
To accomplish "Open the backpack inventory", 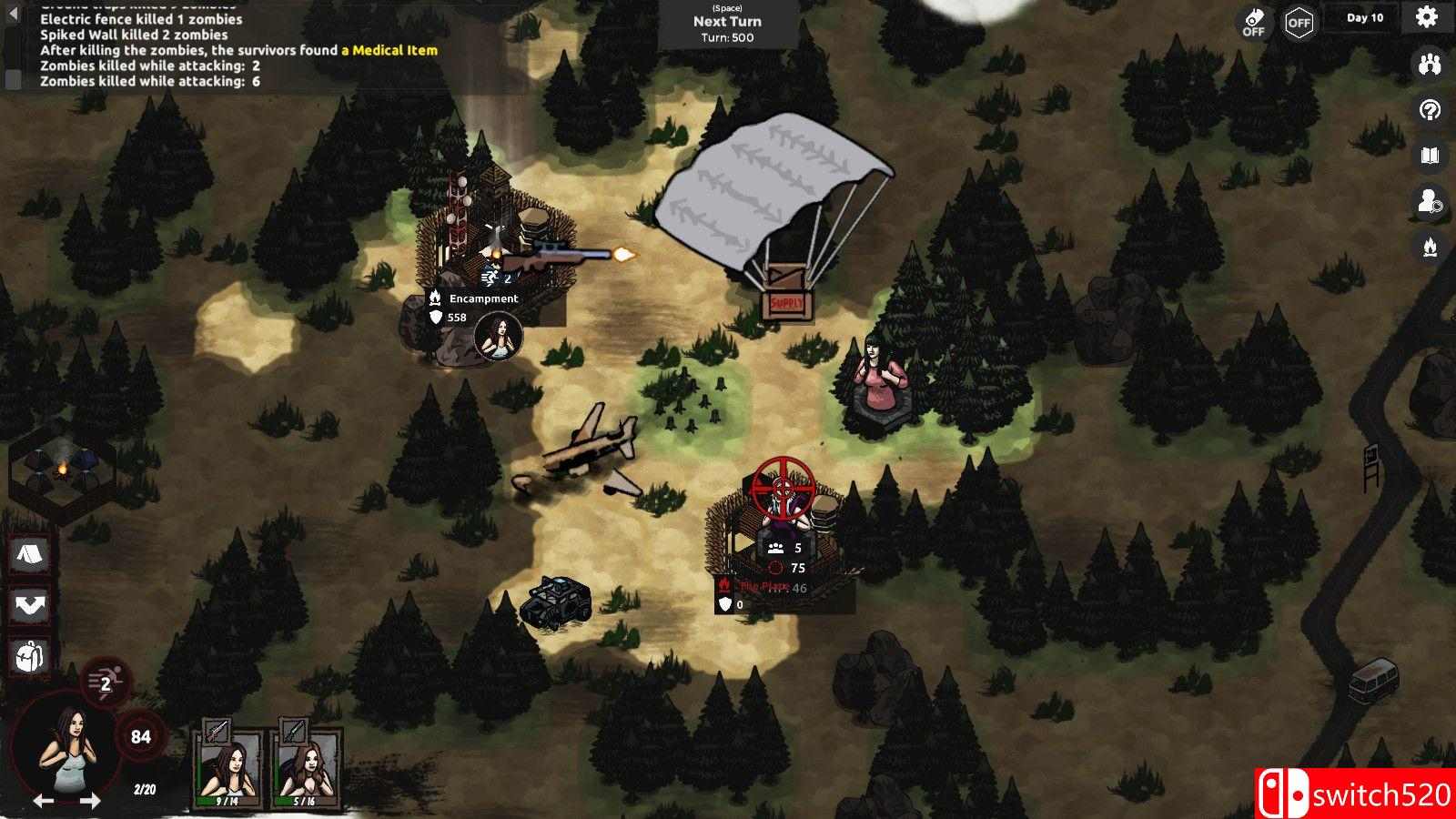I will pos(29,656).
